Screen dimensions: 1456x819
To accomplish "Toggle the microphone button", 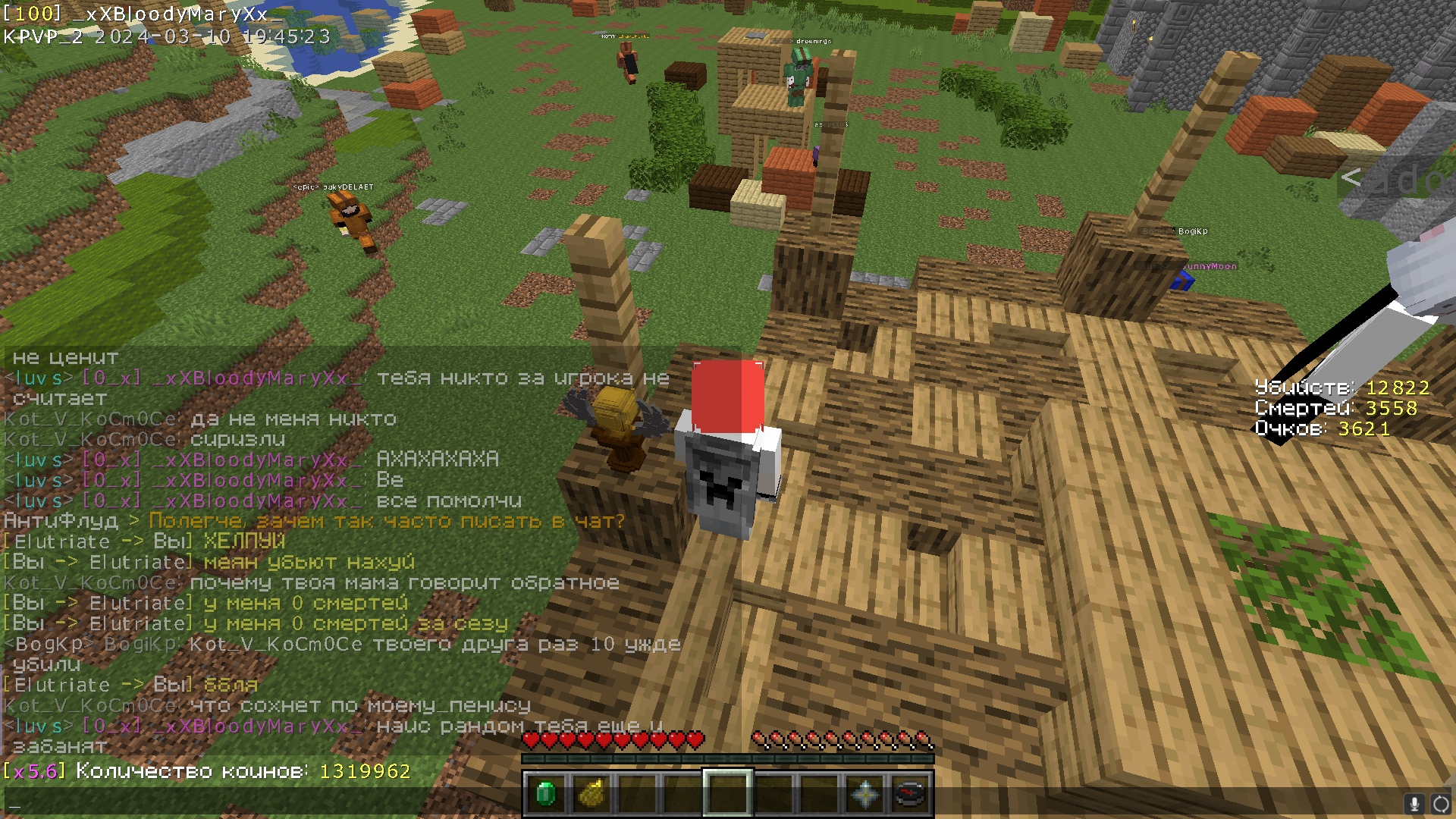I will tap(1414, 804).
